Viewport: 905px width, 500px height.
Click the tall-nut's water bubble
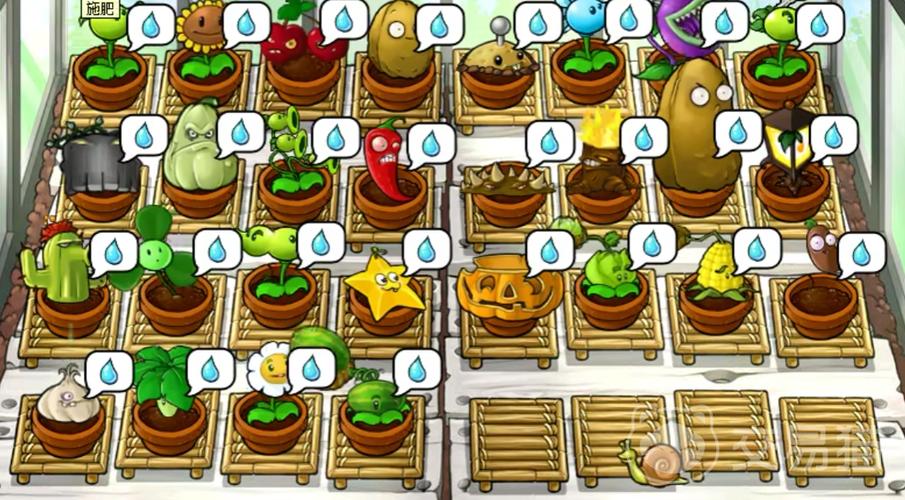click(x=738, y=130)
